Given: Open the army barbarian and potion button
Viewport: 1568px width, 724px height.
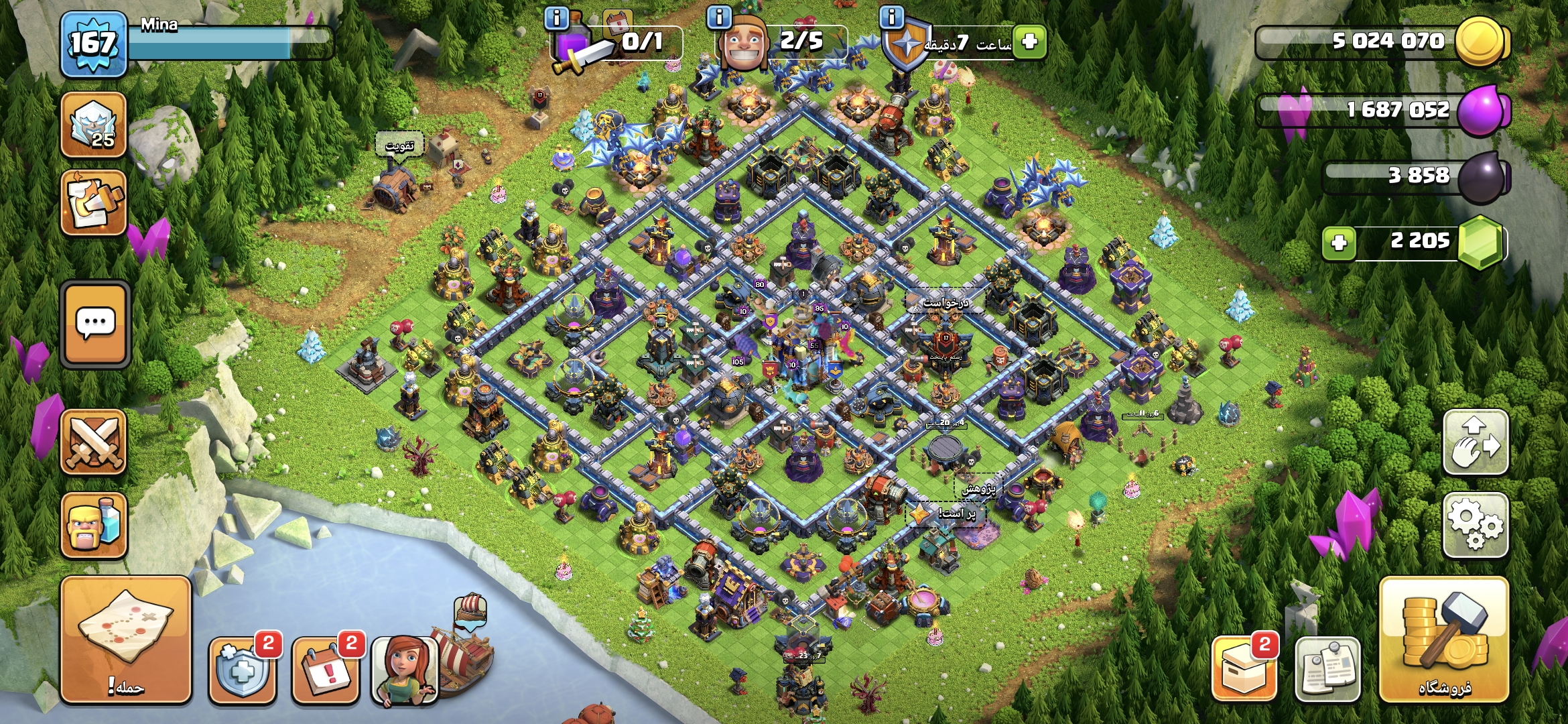Looking at the screenshot, I should (x=94, y=525).
